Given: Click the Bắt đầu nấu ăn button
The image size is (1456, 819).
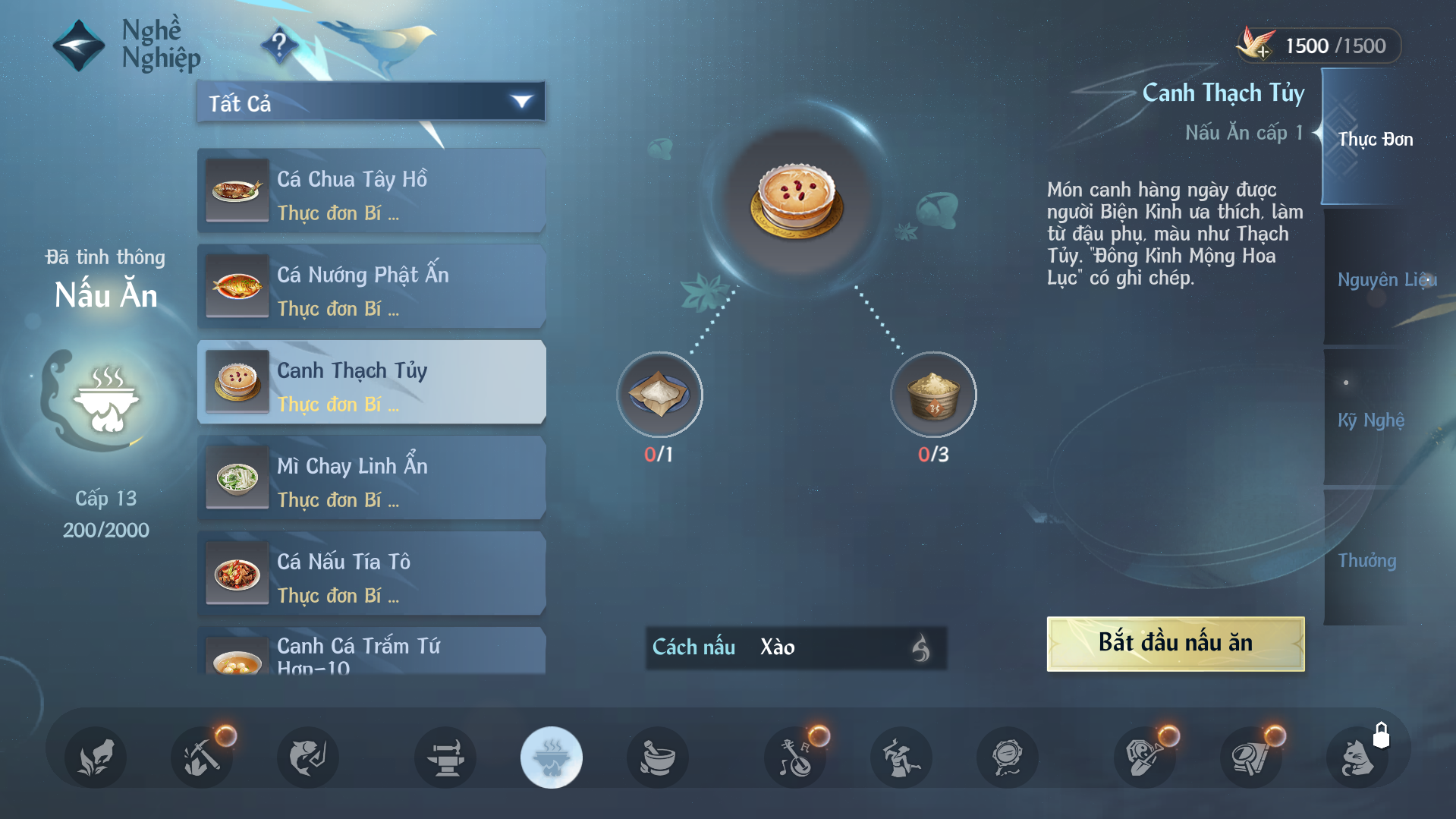Looking at the screenshot, I should click(1175, 644).
